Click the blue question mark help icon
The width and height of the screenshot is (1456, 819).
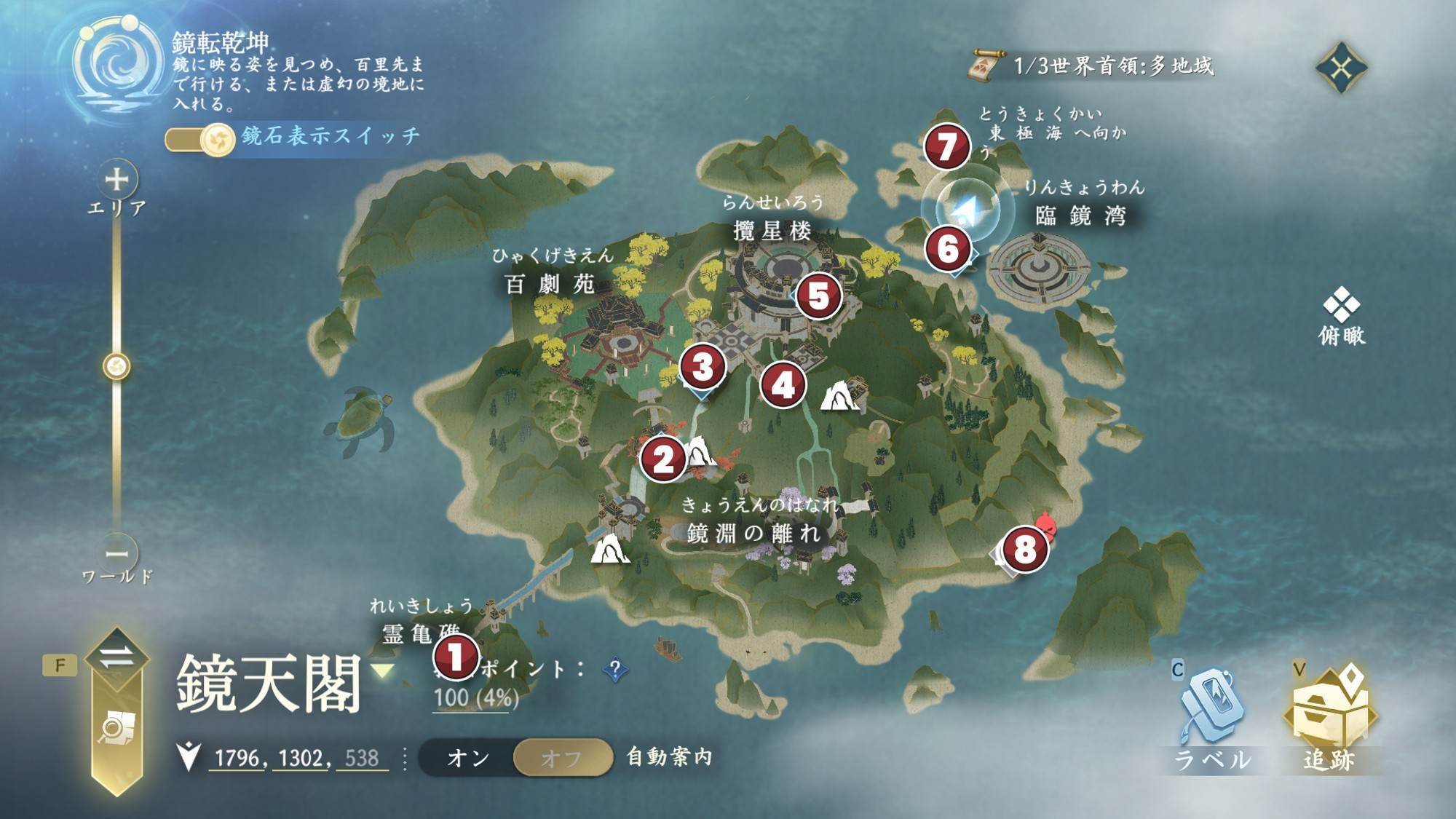pos(615,669)
